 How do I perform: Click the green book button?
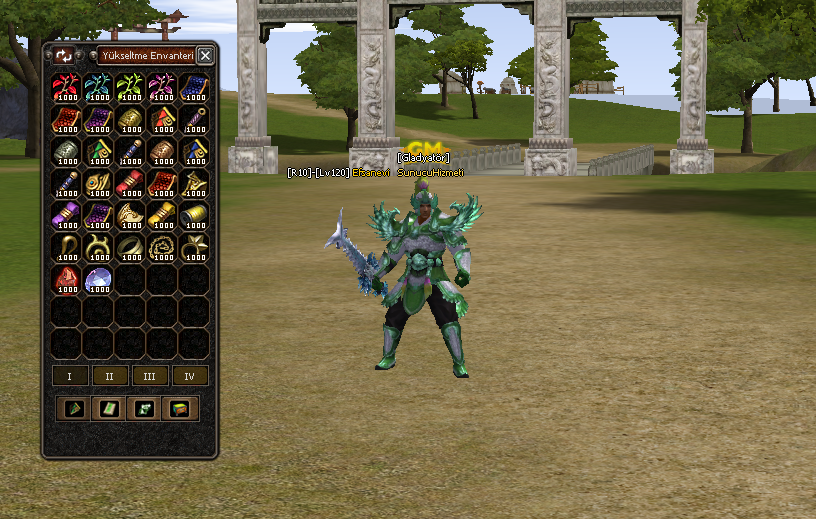coord(106,408)
